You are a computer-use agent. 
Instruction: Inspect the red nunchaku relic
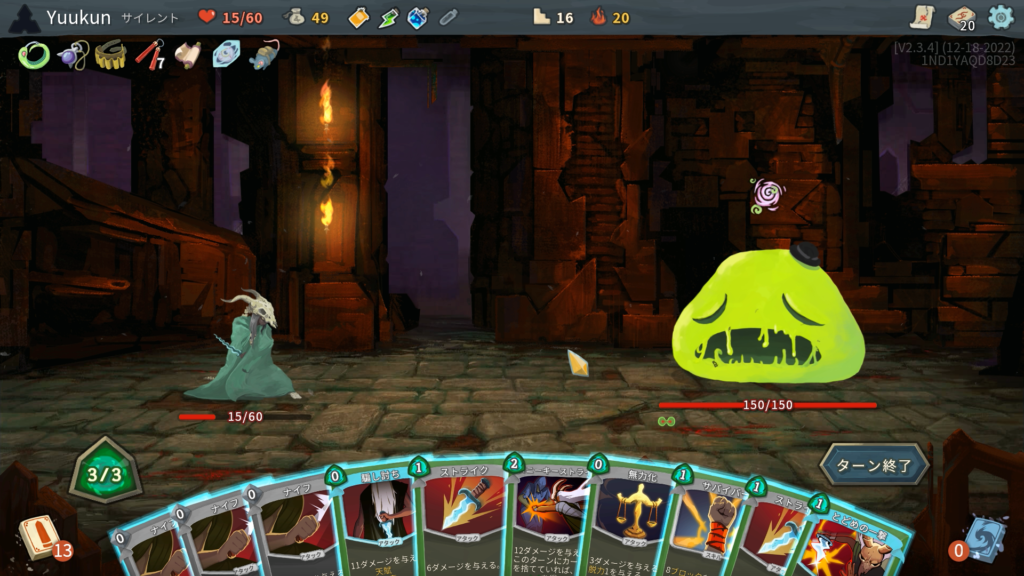pos(149,54)
